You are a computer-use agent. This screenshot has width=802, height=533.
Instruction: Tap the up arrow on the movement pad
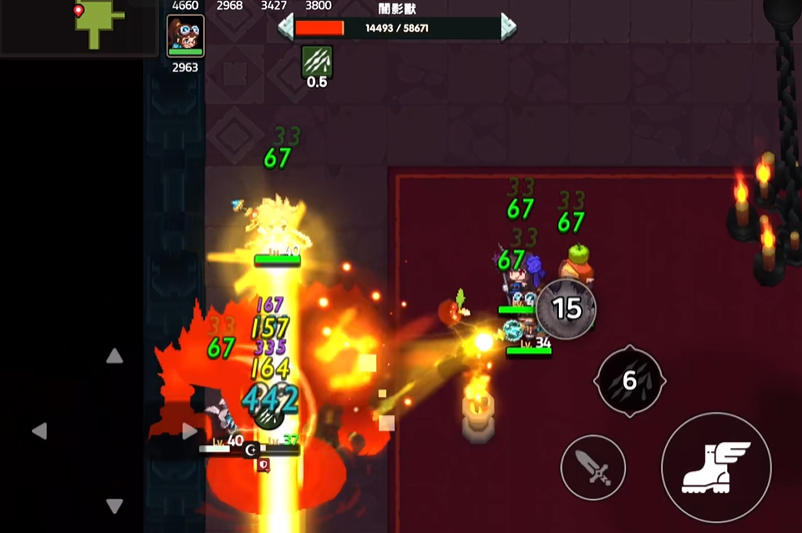[x=115, y=356]
